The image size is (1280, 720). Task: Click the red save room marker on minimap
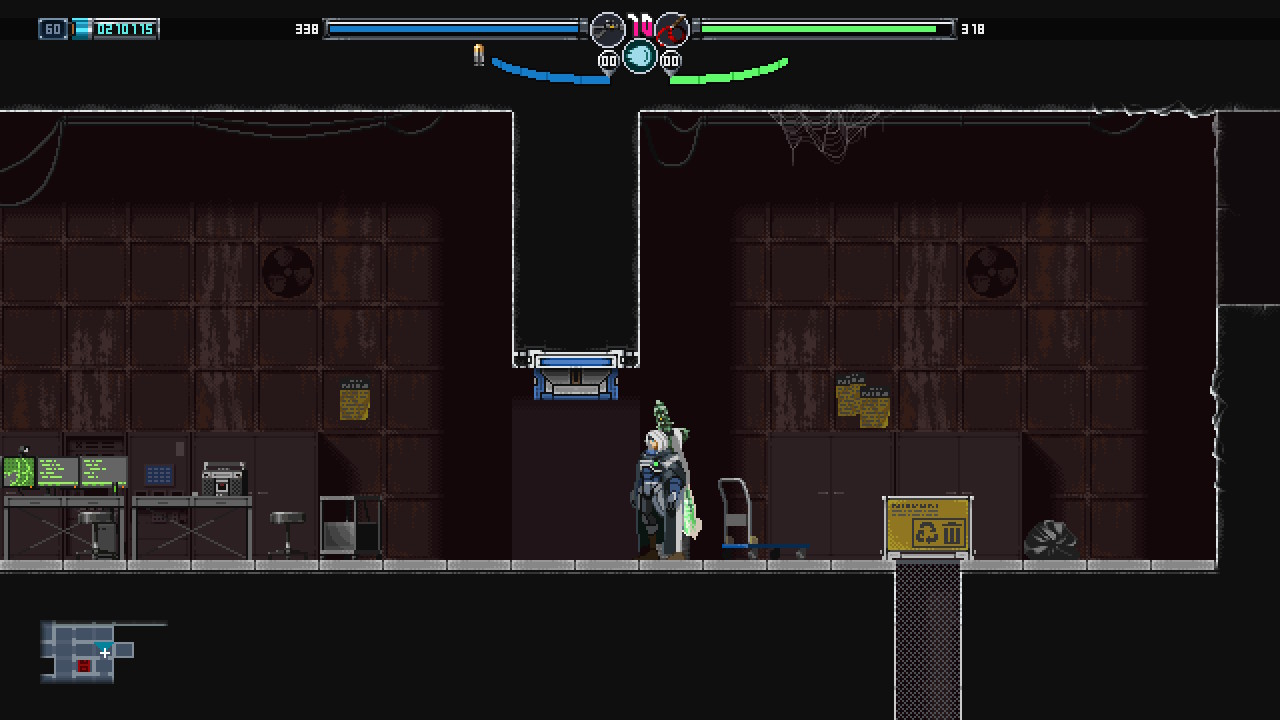[84, 666]
